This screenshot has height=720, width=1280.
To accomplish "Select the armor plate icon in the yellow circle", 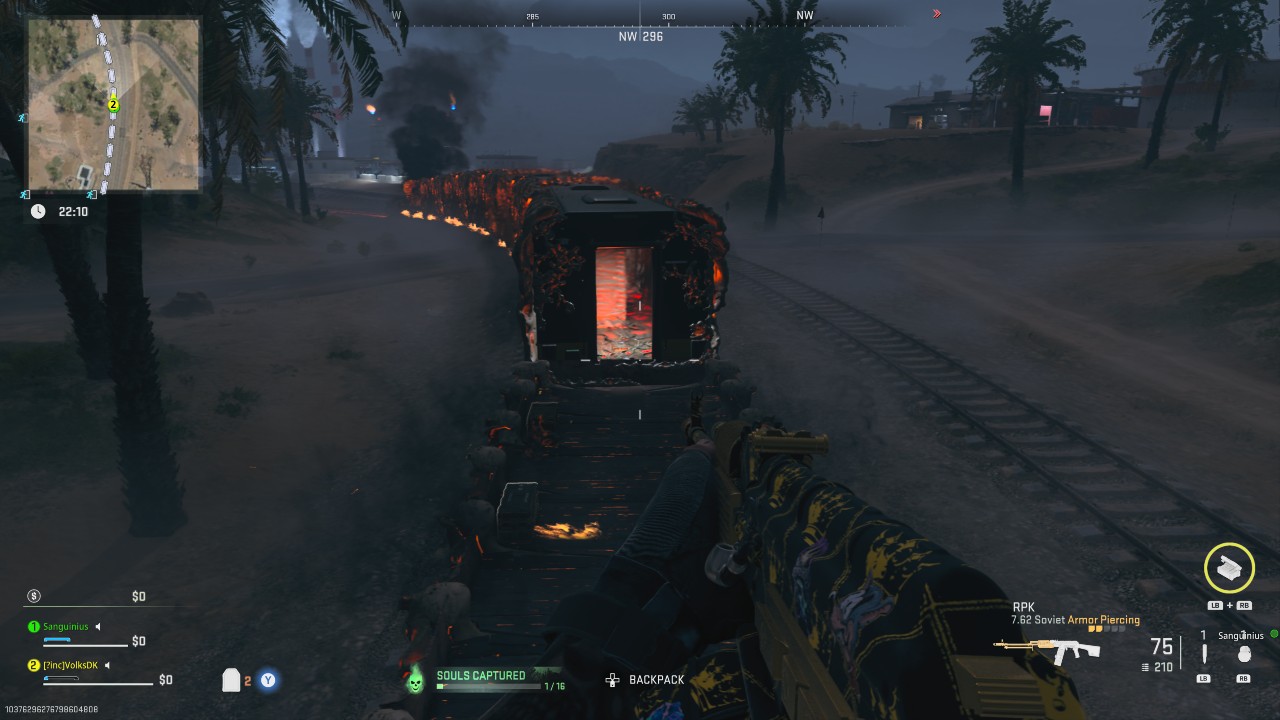I will (1229, 568).
